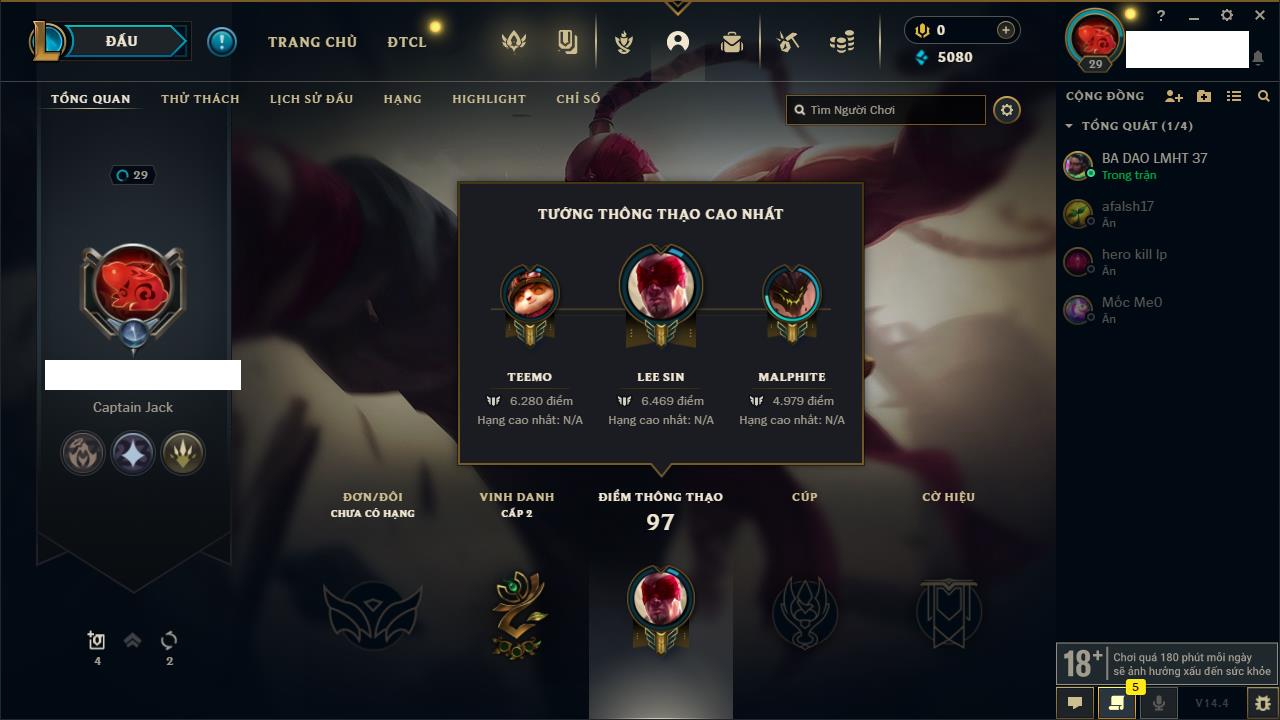This screenshot has width=1280, height=720.
Task: Click the Tìm Người Chơi search field
Action: (x=890, y=110)
